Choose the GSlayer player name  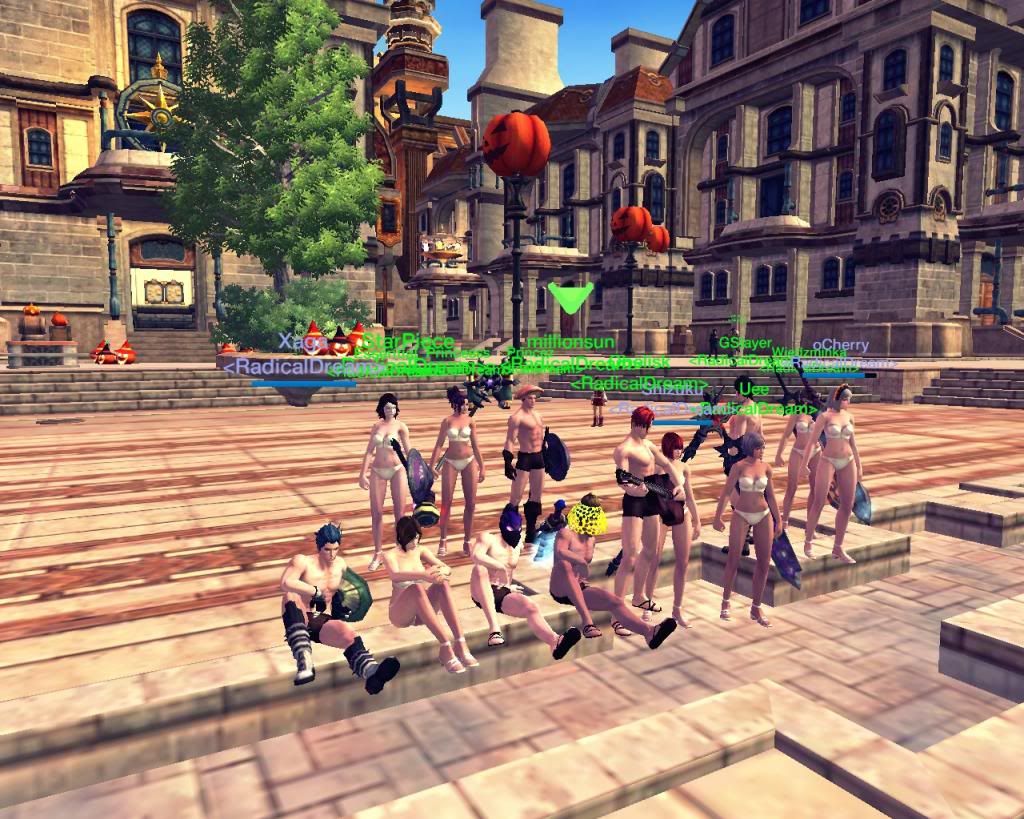(745, 343)
